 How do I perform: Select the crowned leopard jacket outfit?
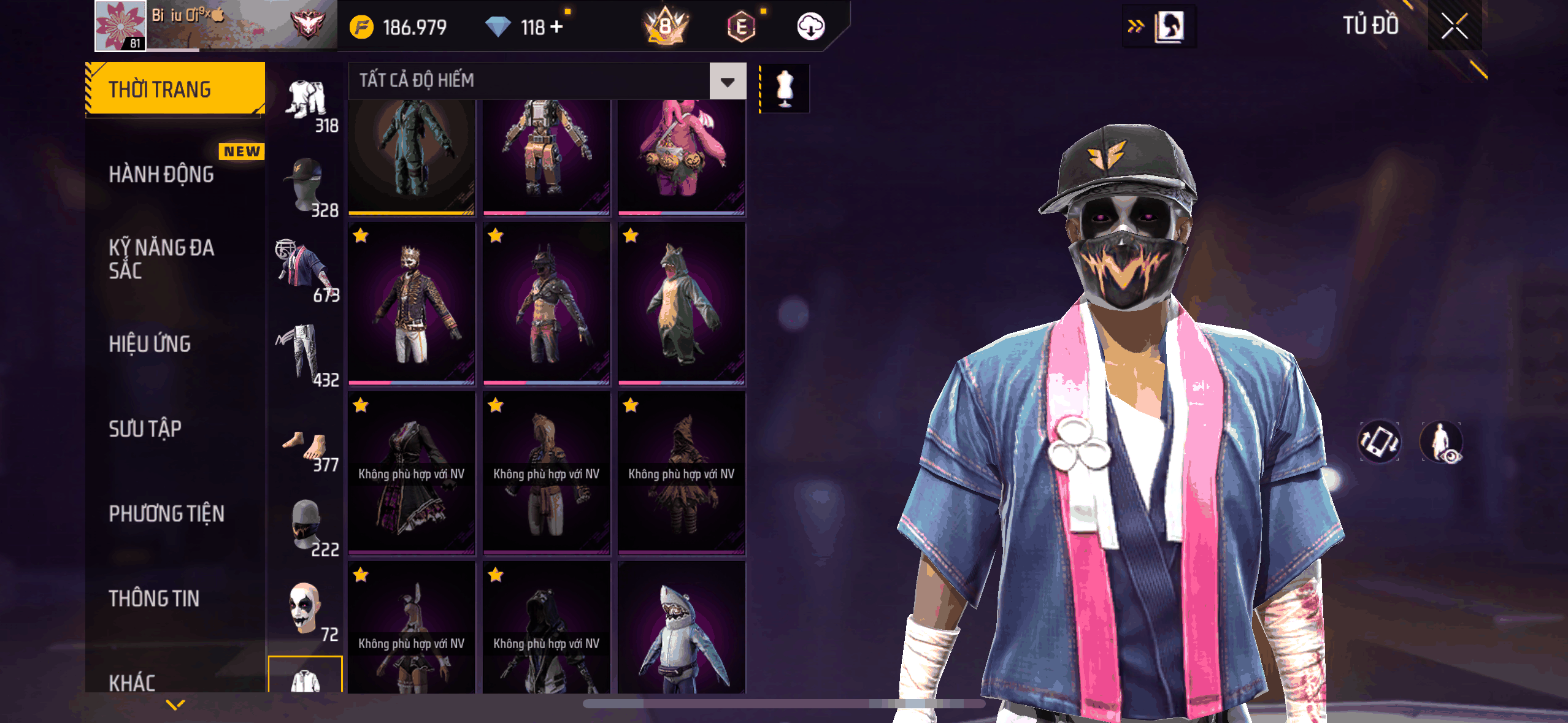click(412, 304)
